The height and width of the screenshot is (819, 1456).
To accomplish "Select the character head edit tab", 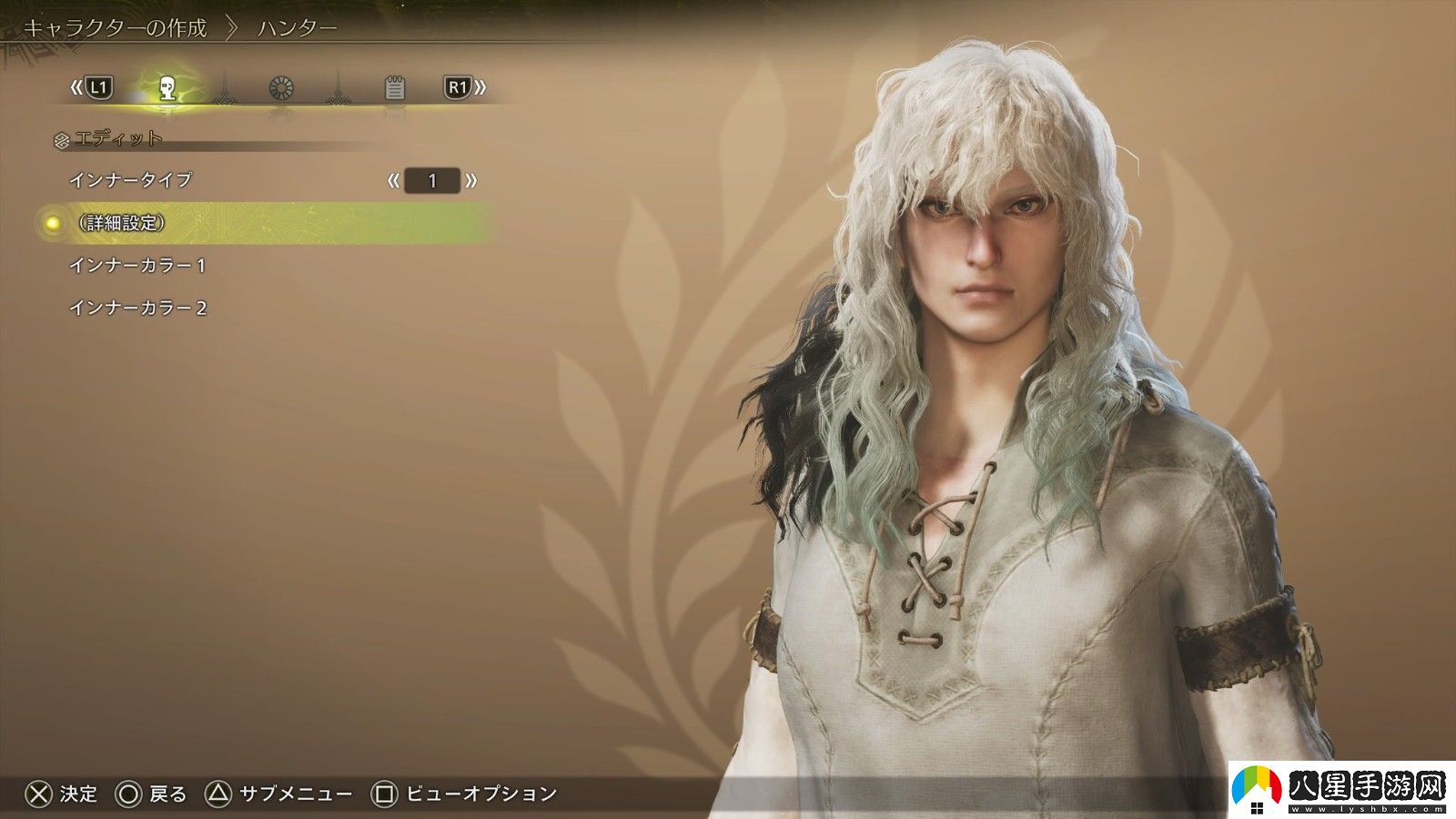I will pyautogui.click(x=167, y=88).
